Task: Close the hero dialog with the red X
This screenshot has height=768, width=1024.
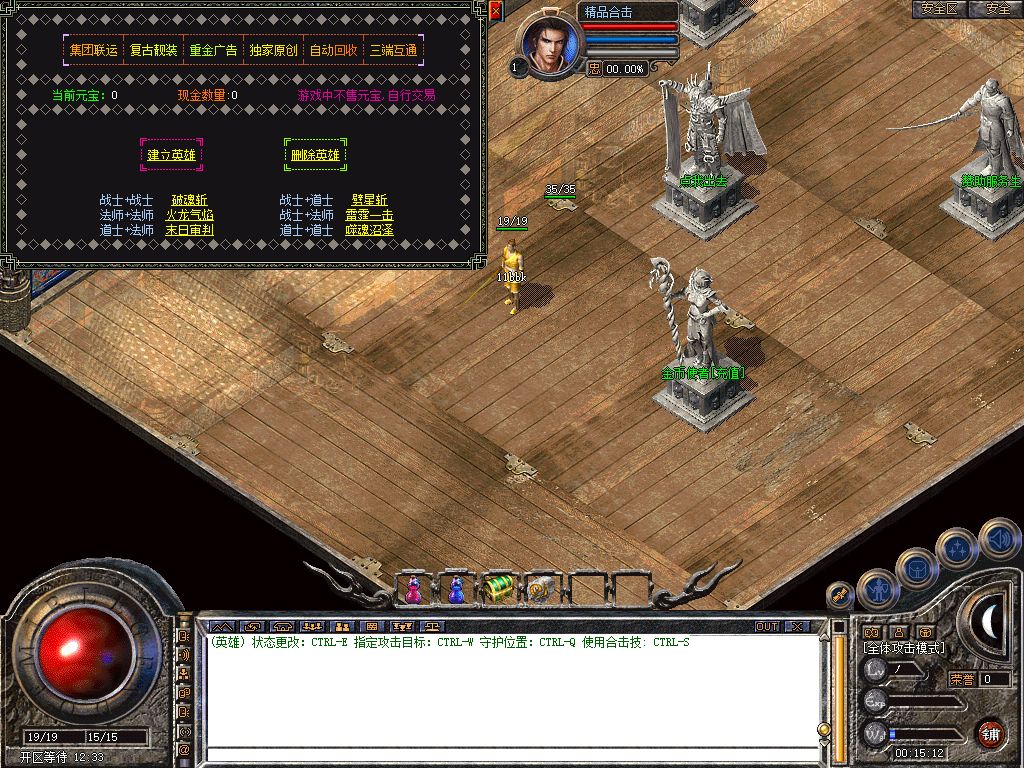Action: 496,10
